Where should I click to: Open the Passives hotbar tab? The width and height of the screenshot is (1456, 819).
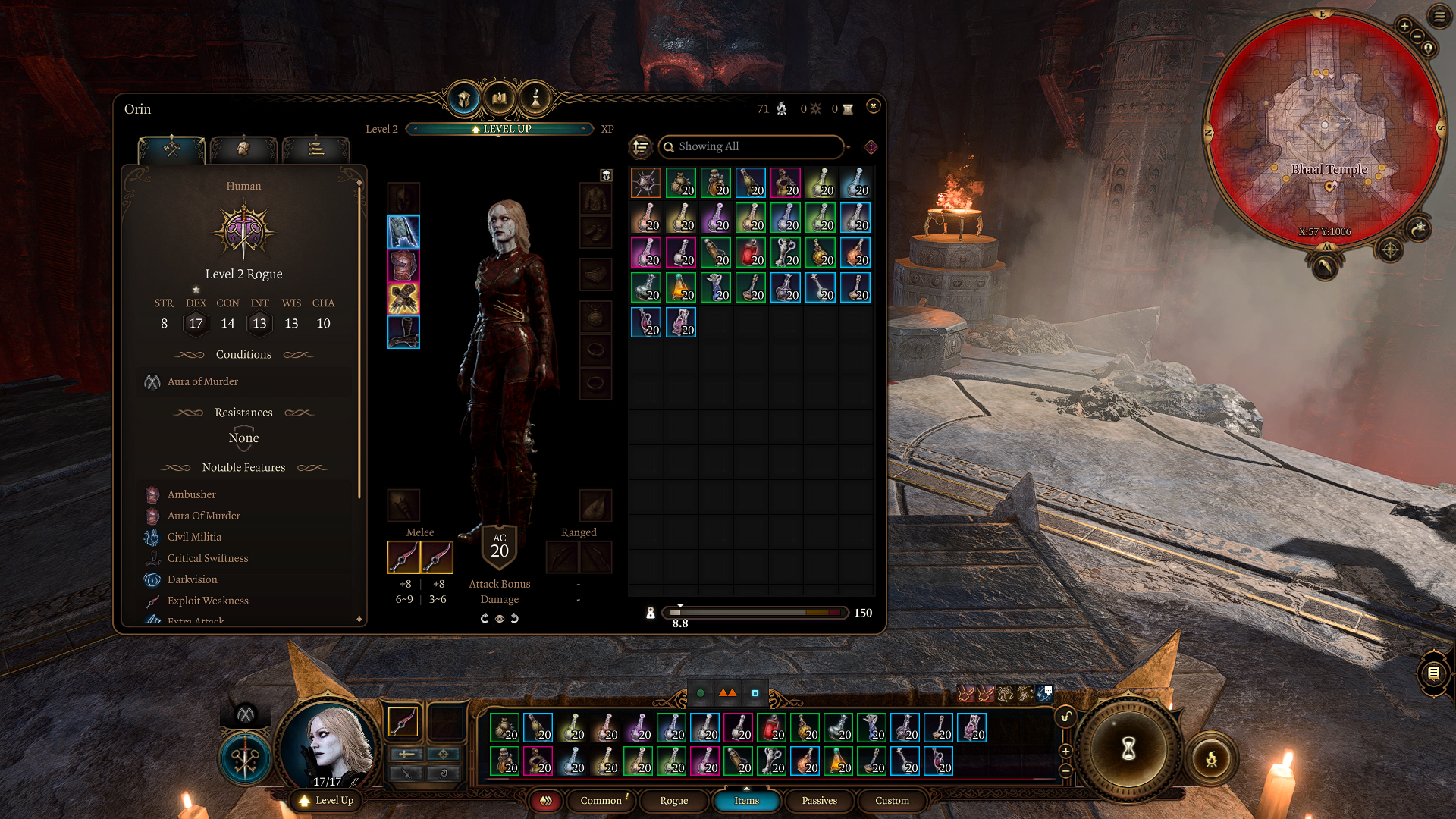coord(819,800)
